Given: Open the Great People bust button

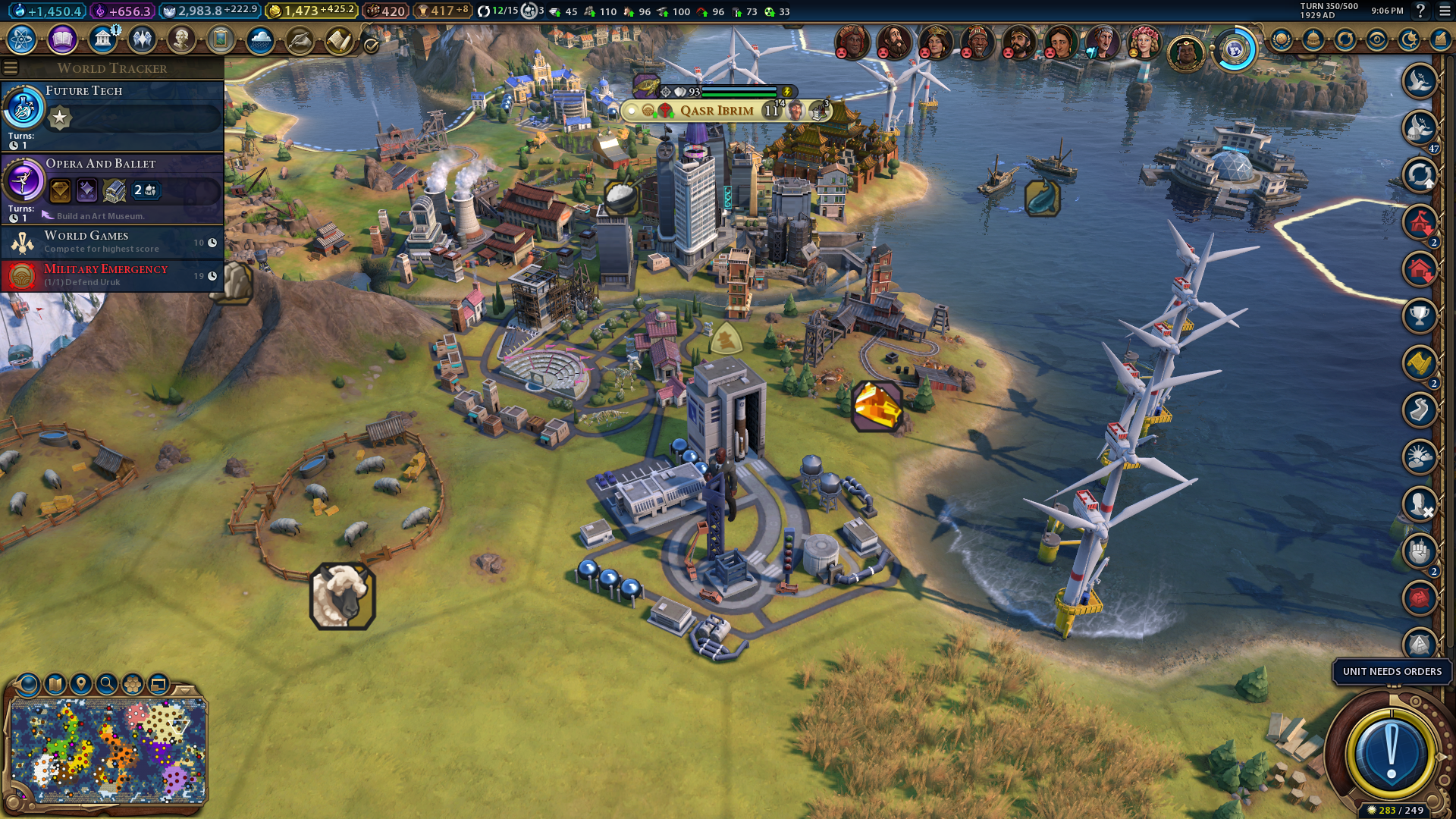Looking at the screenshot, I should point(181,39).
